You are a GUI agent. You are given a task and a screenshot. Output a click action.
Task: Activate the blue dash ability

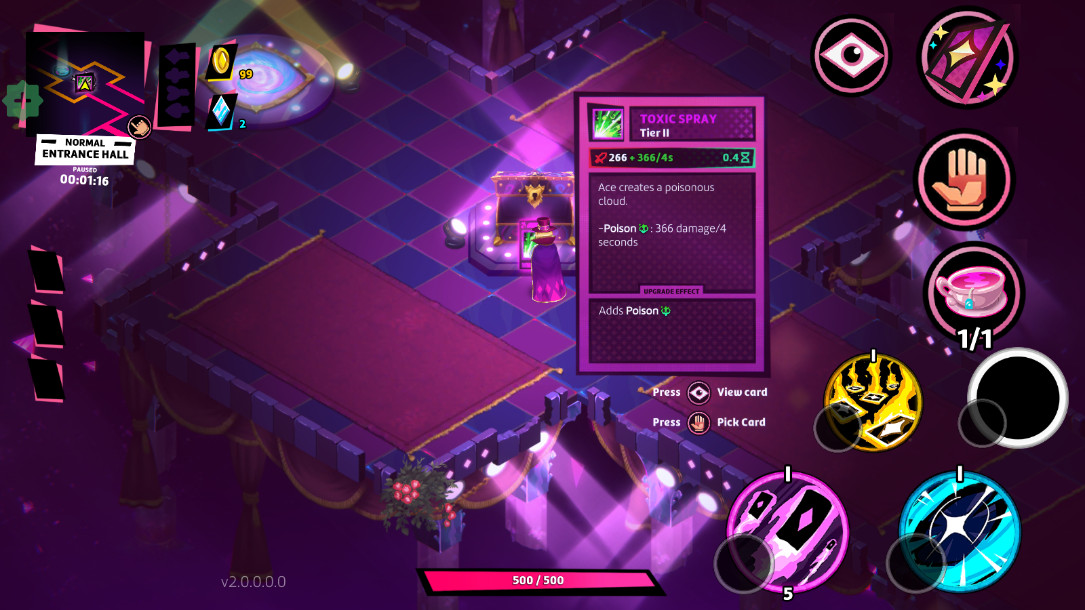point(959,530)
